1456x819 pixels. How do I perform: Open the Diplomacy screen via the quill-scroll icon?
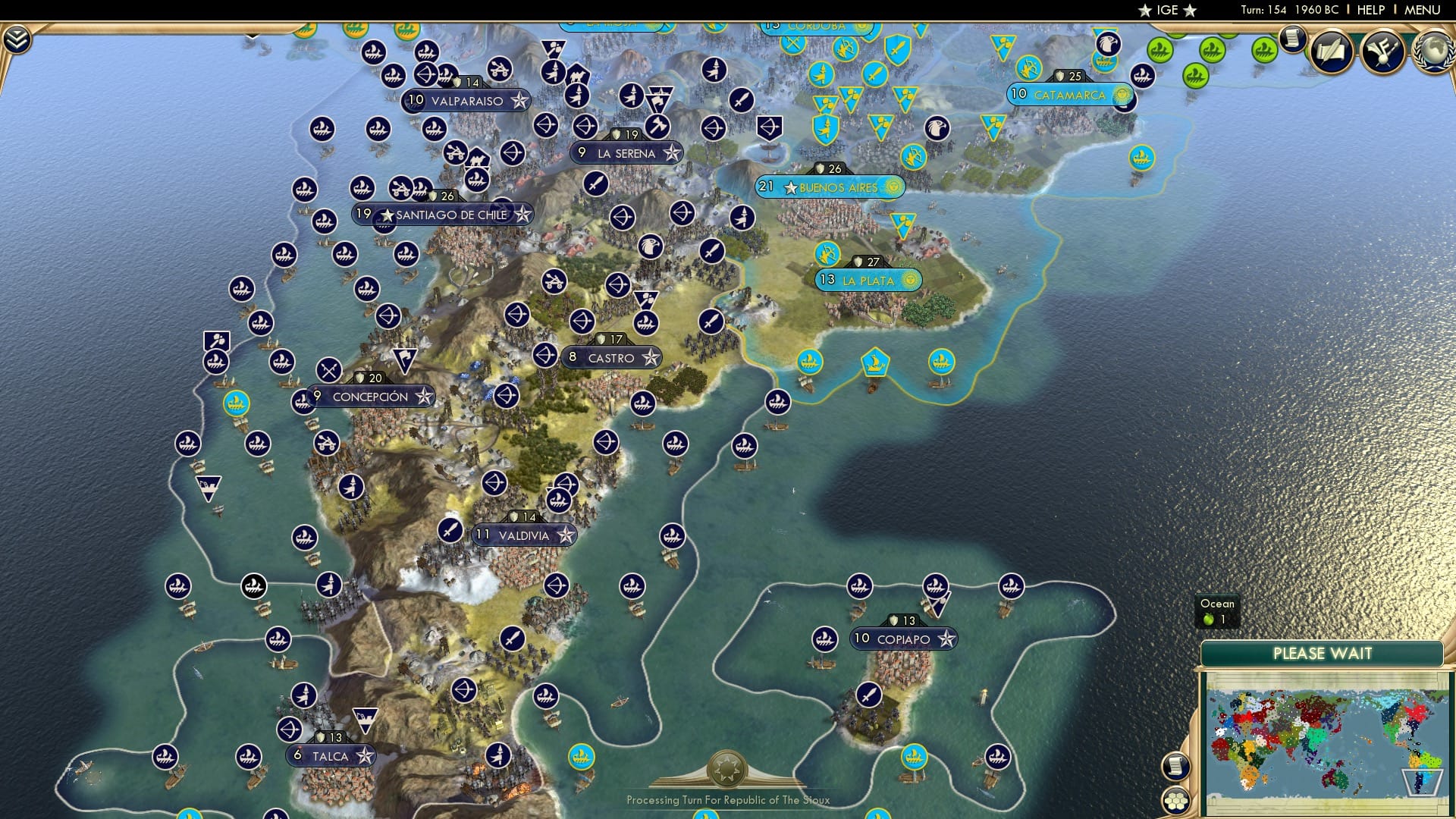tap(1332, 51)
